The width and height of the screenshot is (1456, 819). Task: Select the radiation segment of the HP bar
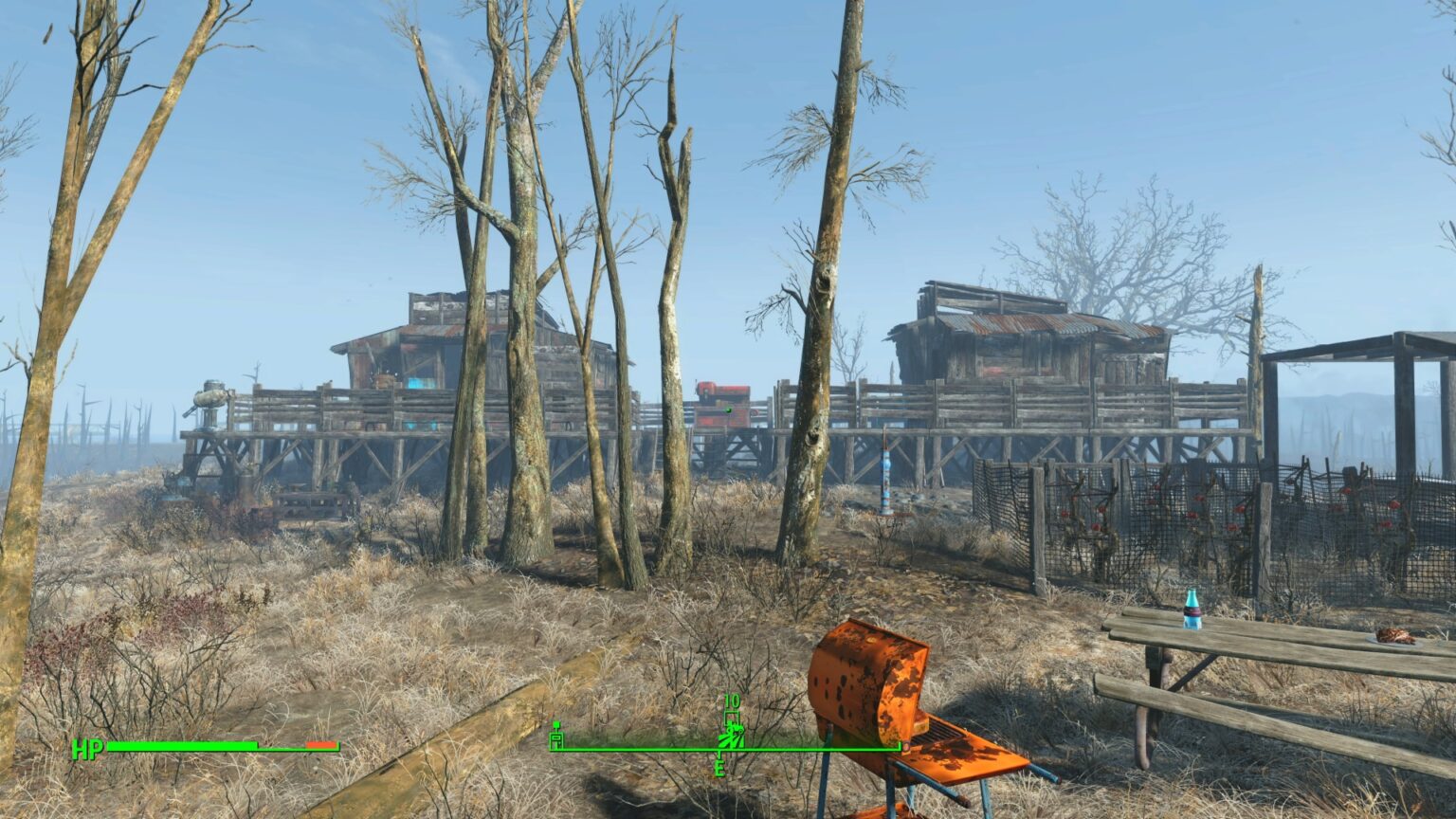click(322, 747)
